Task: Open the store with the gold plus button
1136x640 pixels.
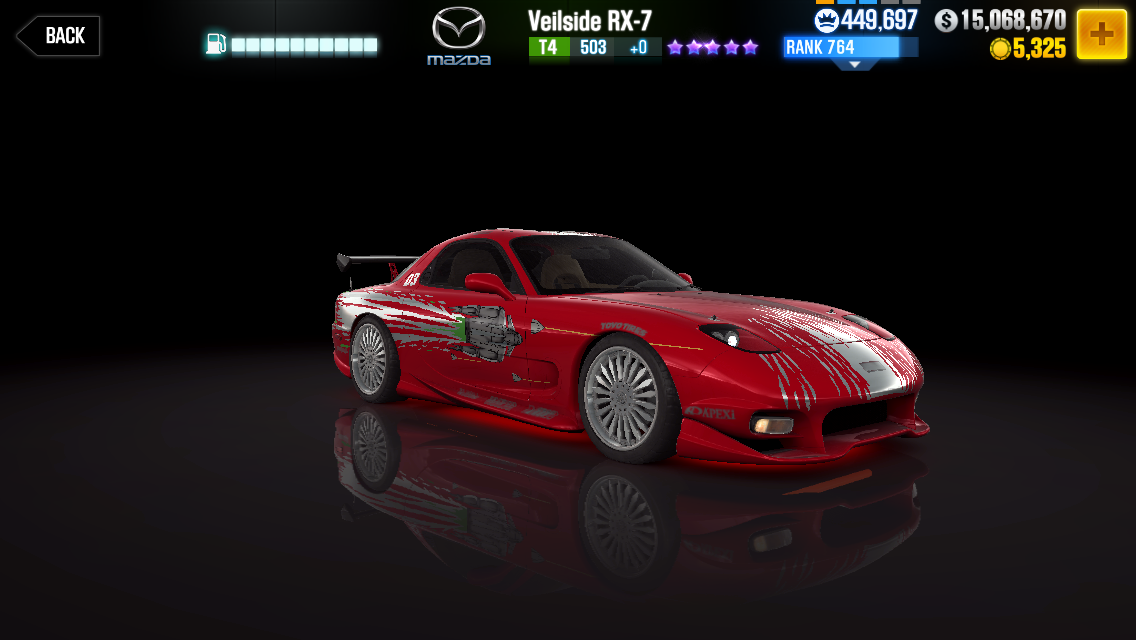Action: tap(1101, 35)
